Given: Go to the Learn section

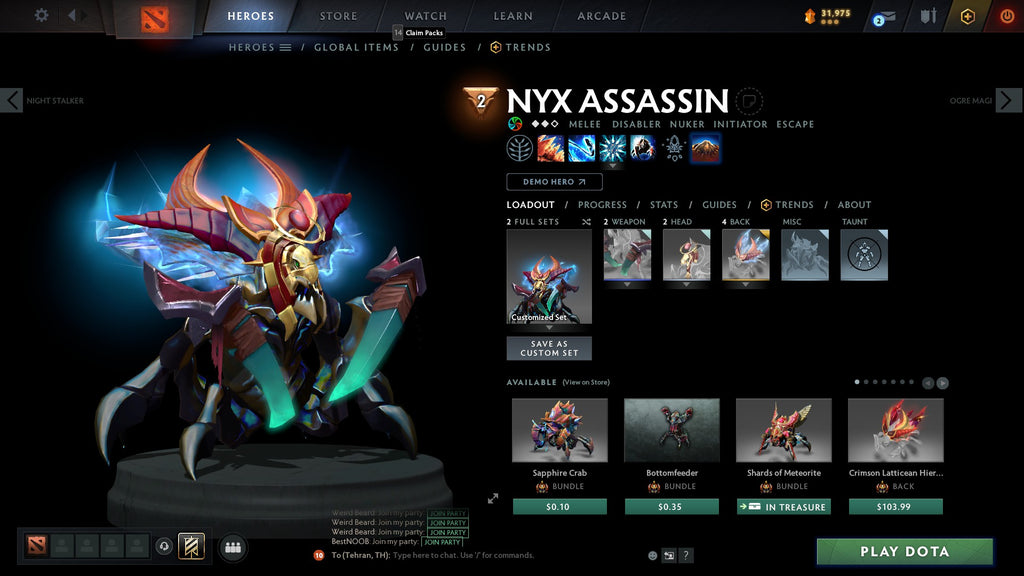Looking at the screenshot, I should [514, 16].
